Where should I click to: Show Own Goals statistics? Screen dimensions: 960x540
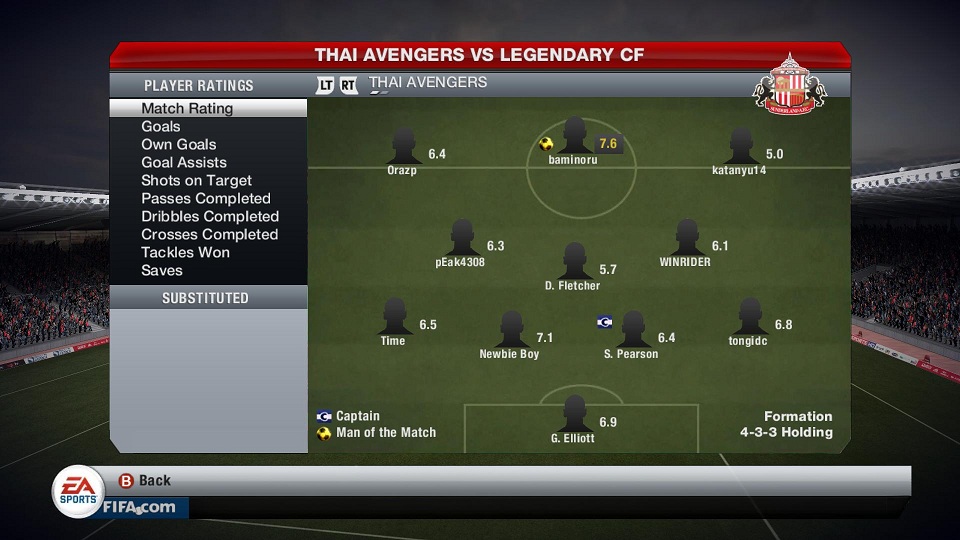click(179, 144)
